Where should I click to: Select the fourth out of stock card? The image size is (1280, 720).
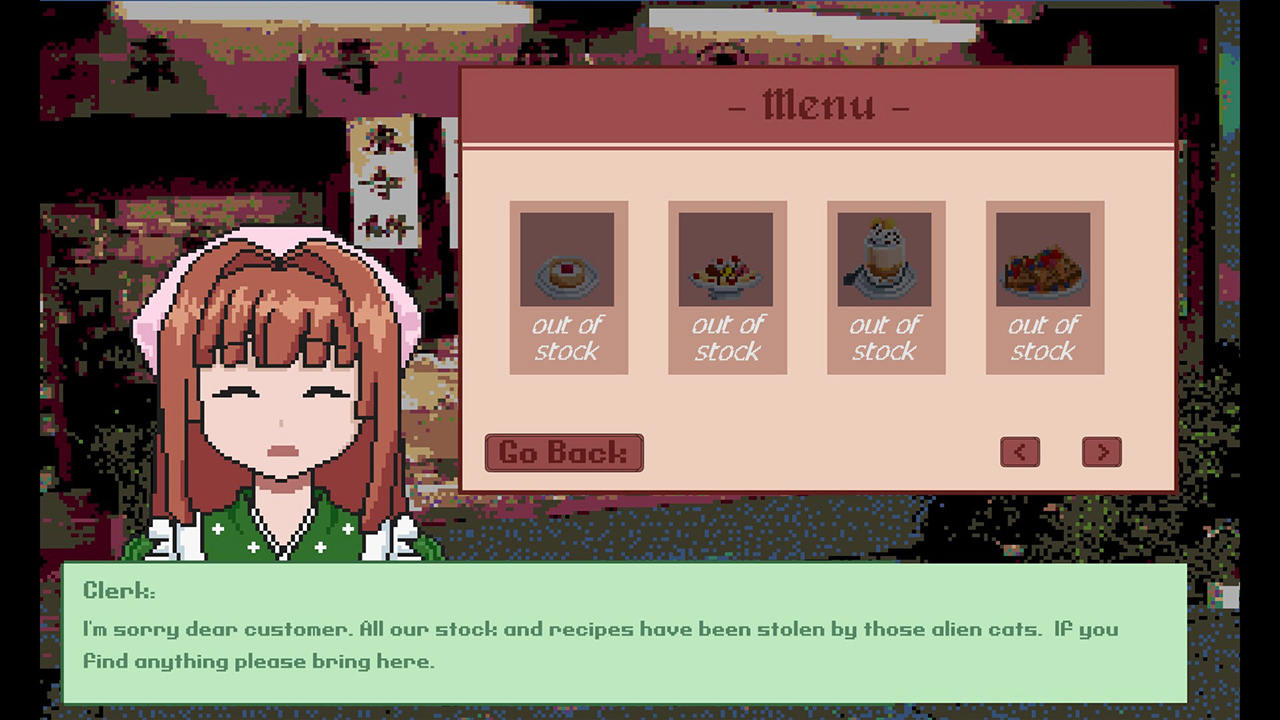pyautogui.click(x=1044, y=289)
